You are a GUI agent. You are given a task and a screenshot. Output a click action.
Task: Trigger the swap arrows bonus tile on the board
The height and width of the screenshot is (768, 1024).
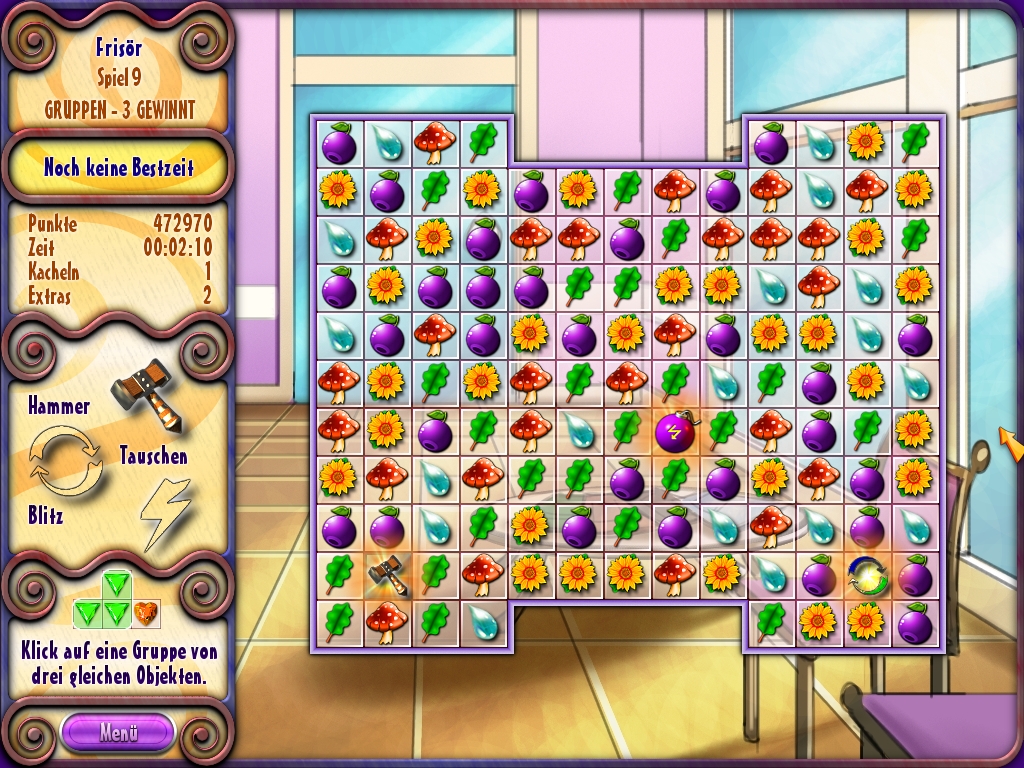866,575
